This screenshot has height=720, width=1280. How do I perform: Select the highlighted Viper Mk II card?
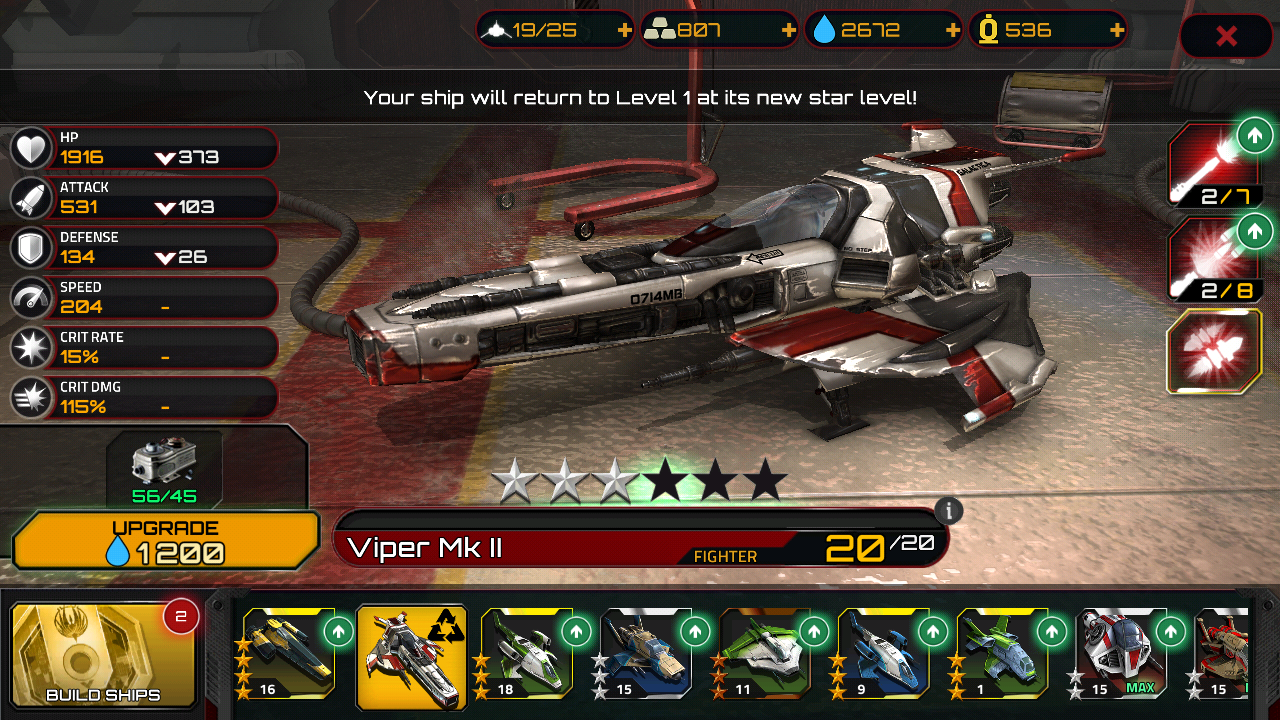[411, 656]
